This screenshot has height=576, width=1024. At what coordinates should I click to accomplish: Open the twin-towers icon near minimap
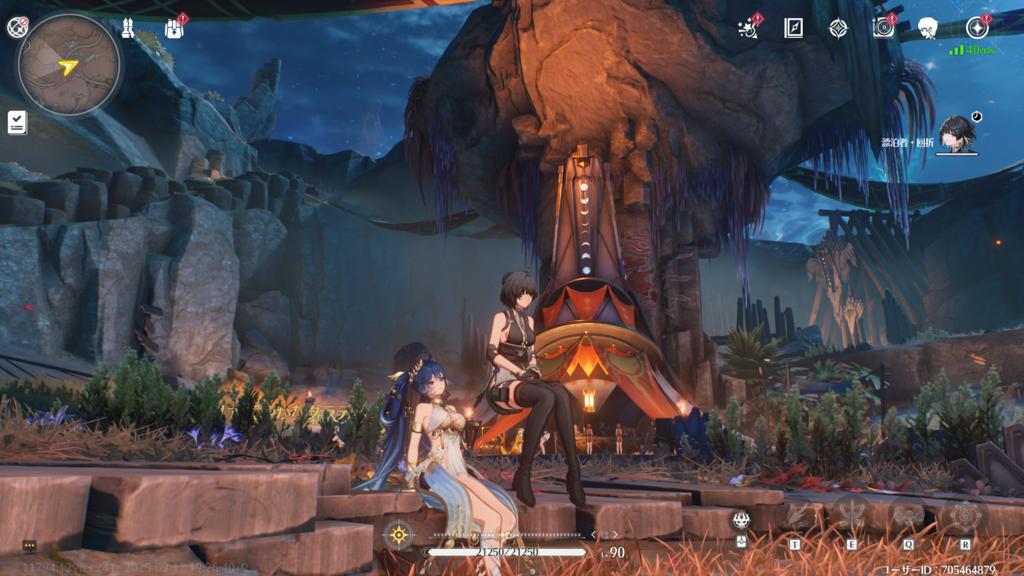click(x=129, y=28)
